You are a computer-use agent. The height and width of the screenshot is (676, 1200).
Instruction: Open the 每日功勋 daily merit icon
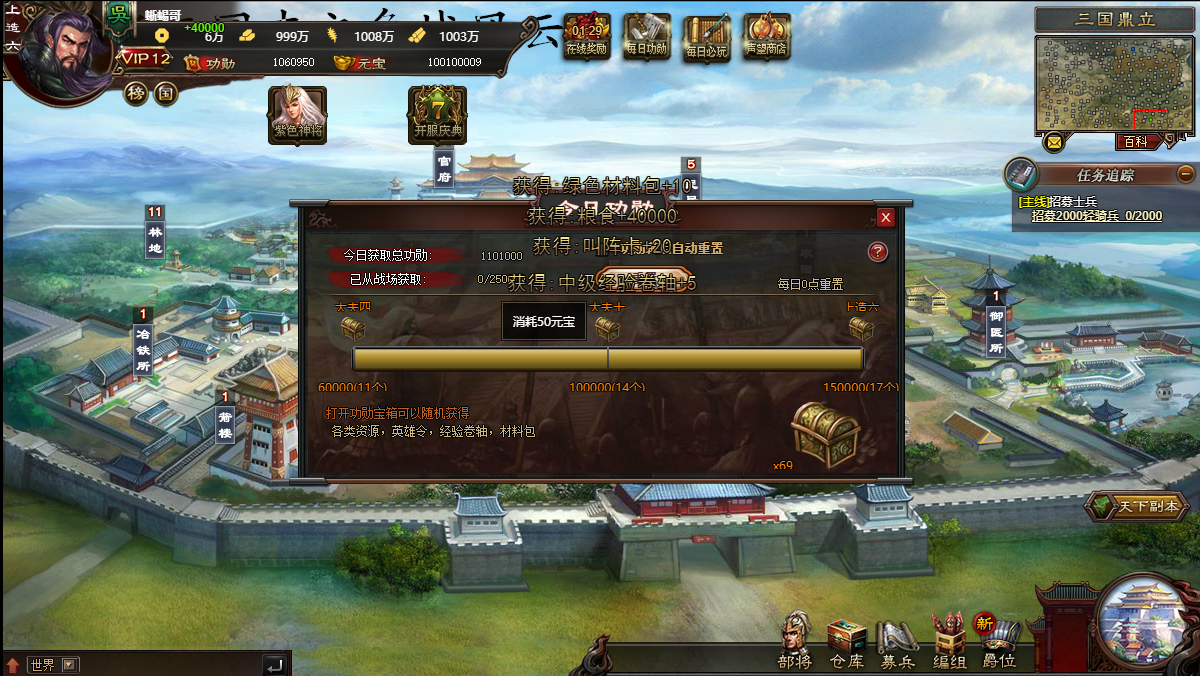(647, 36)
